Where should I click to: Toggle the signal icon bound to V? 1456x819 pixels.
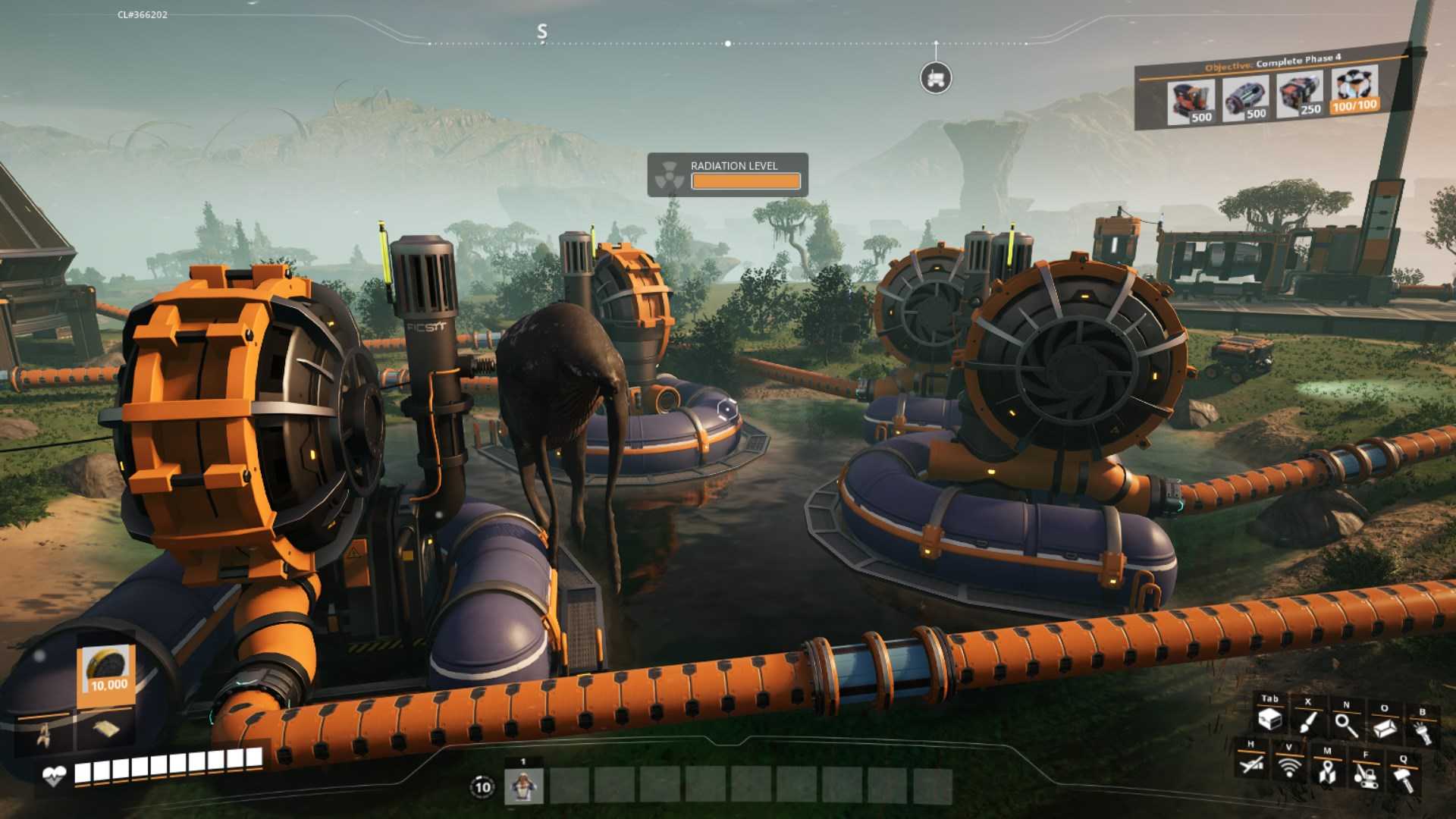point(1289,768)
